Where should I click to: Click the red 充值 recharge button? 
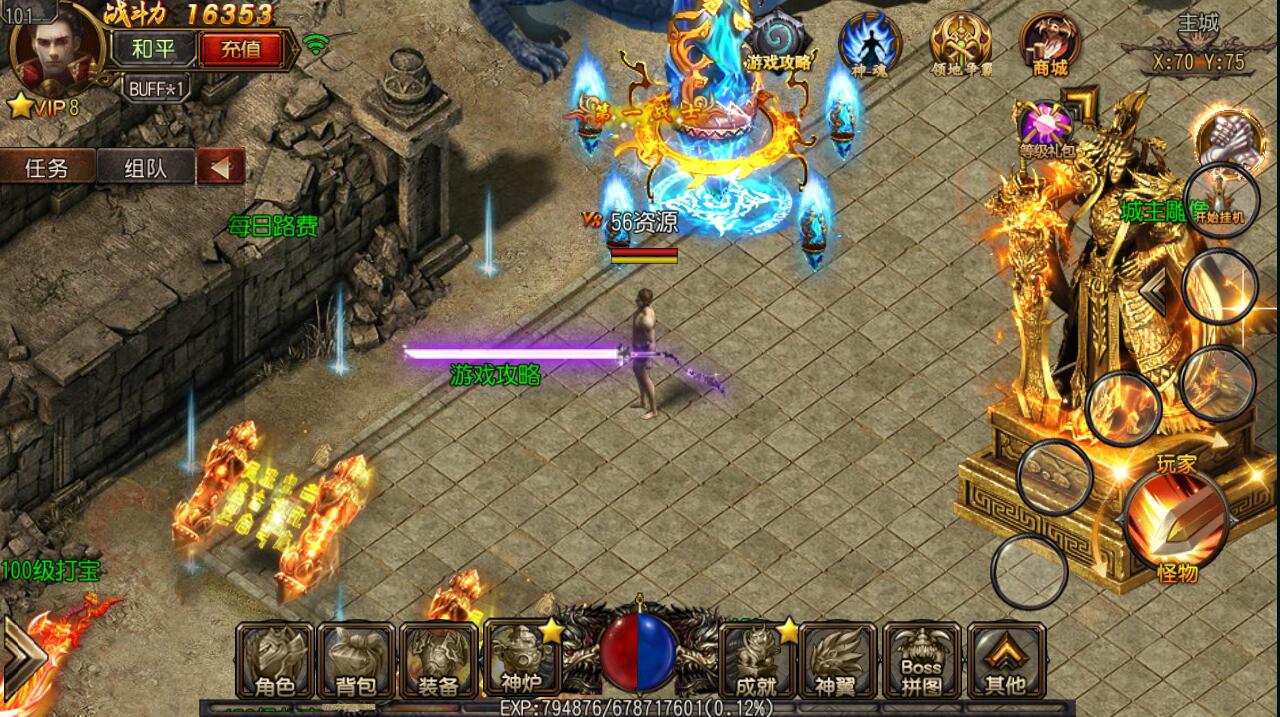tap(239, 48)
